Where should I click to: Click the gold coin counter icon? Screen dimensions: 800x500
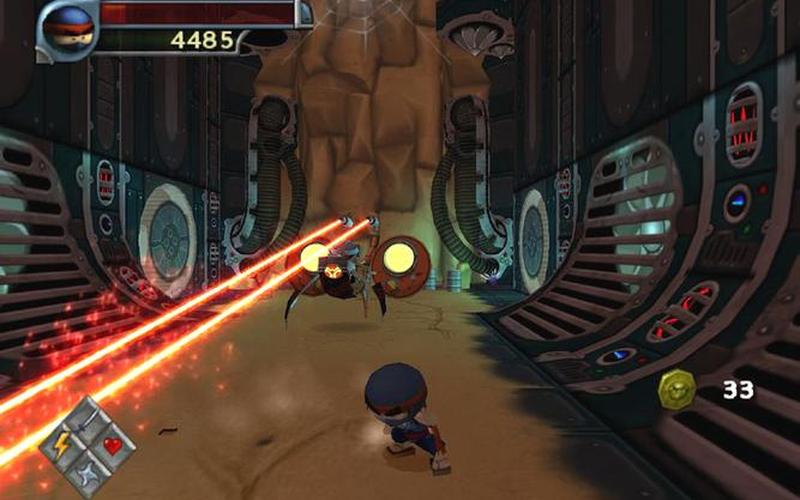678,389
